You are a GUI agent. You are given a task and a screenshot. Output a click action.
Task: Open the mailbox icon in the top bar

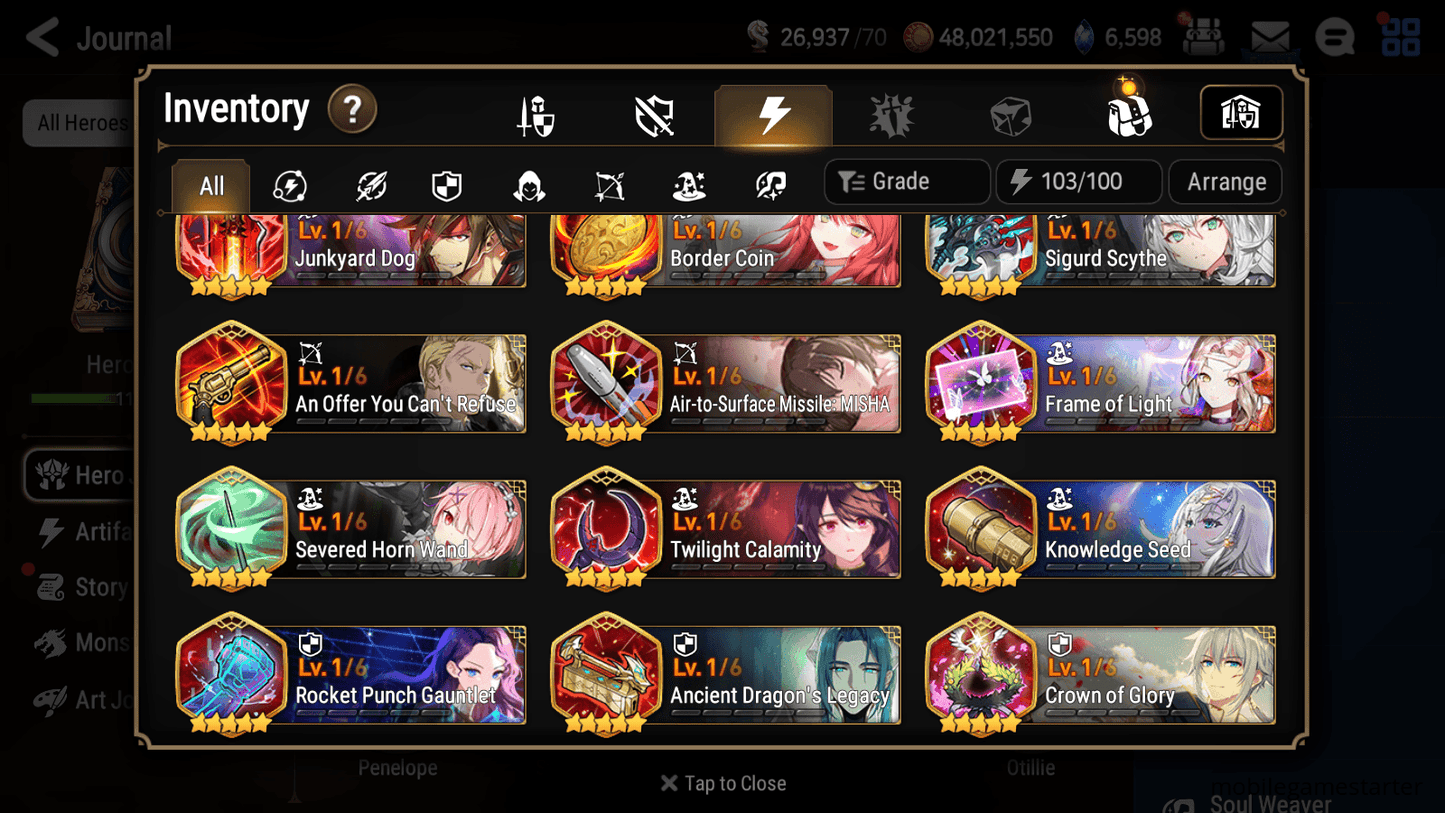(x=1269, y=36)
